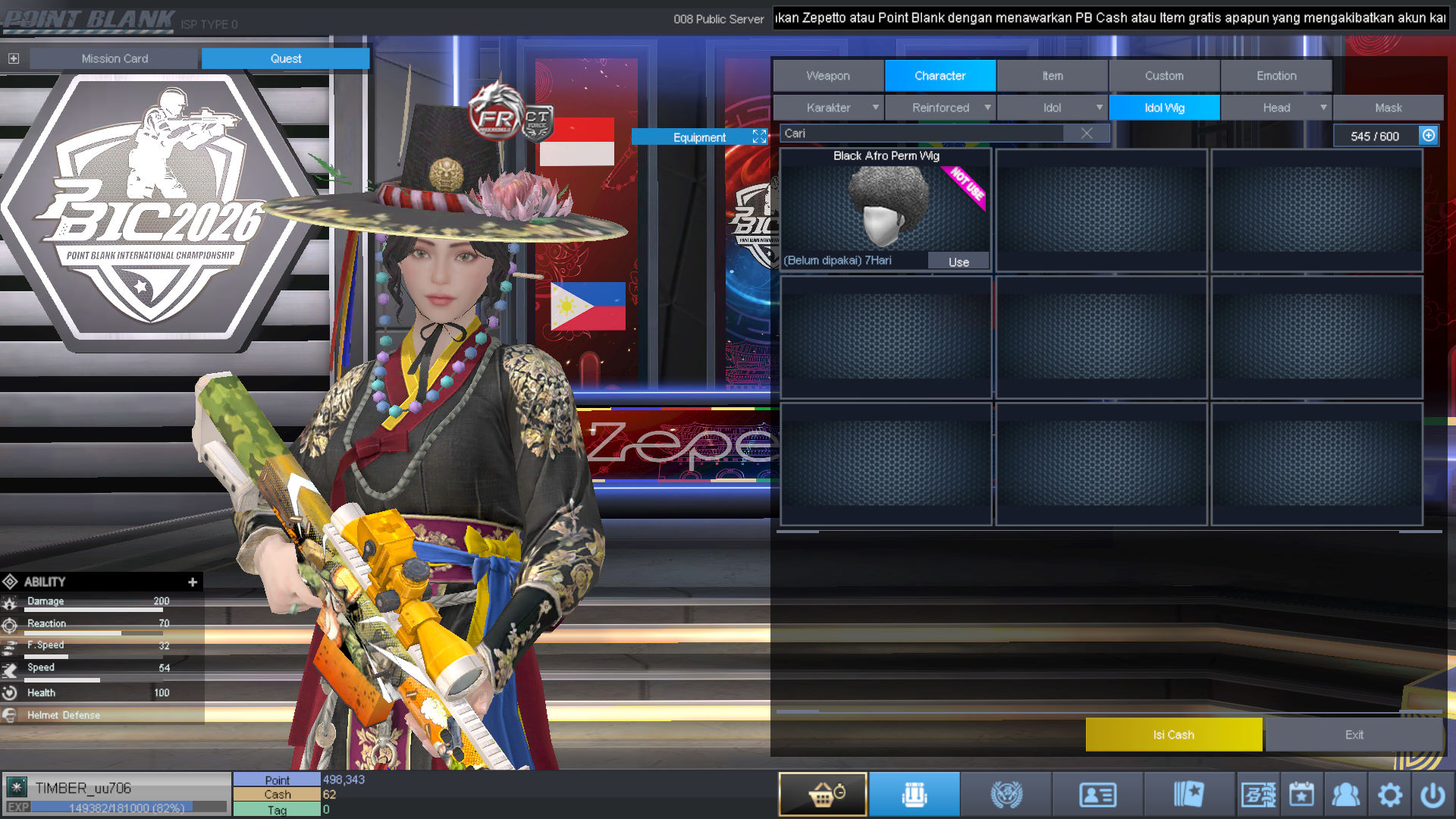Open the shop basket icon
This screenshot has height=819, width=1456.
pyautogui.click(x=823, y=795)
